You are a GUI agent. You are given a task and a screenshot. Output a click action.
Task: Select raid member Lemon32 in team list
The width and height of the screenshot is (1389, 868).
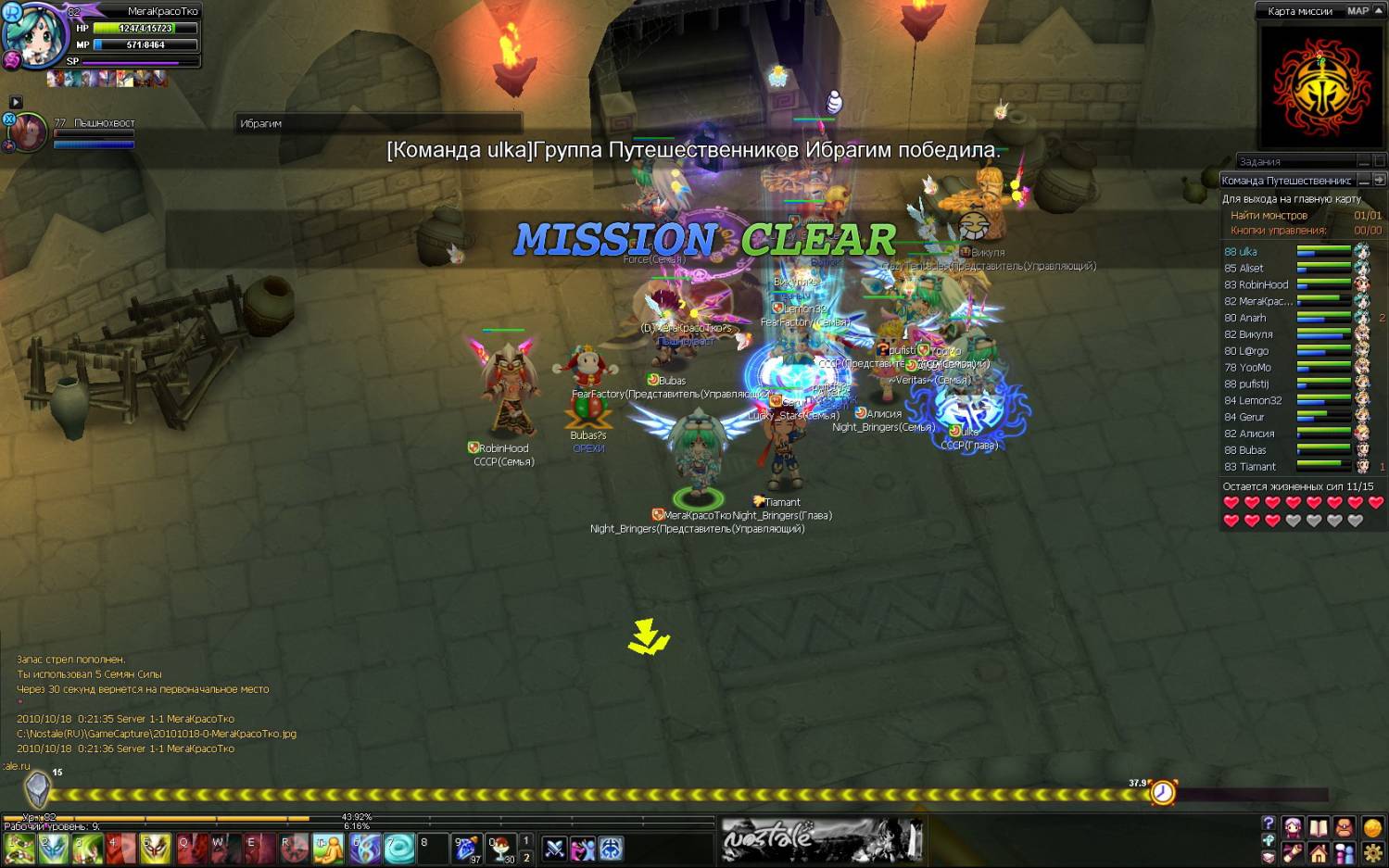pyautogui.click(x=1253, y=400)
